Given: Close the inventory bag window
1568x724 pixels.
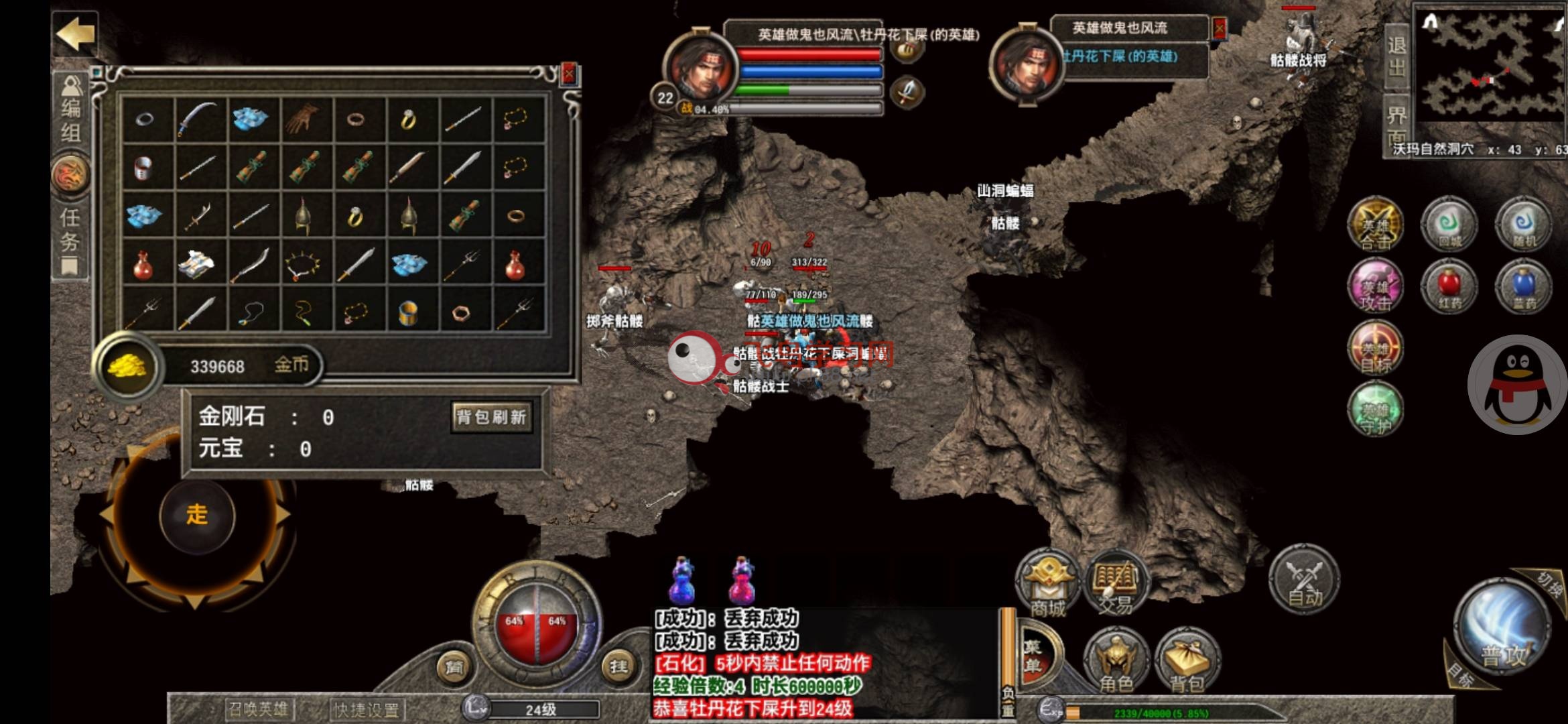Looking at the screenshot, I should pyautogui.click(x=569, y=74).
